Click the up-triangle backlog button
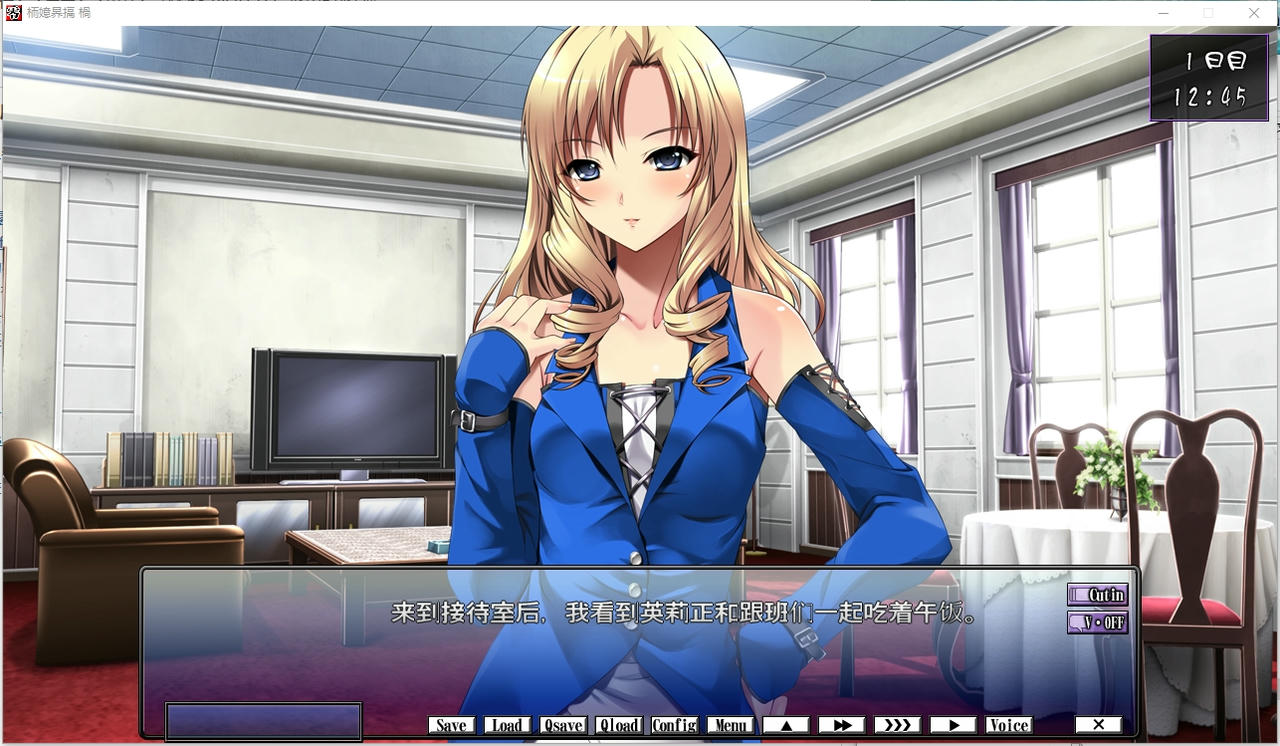Viewport: 1280px width, 746px height. click(x=786, y=725)
